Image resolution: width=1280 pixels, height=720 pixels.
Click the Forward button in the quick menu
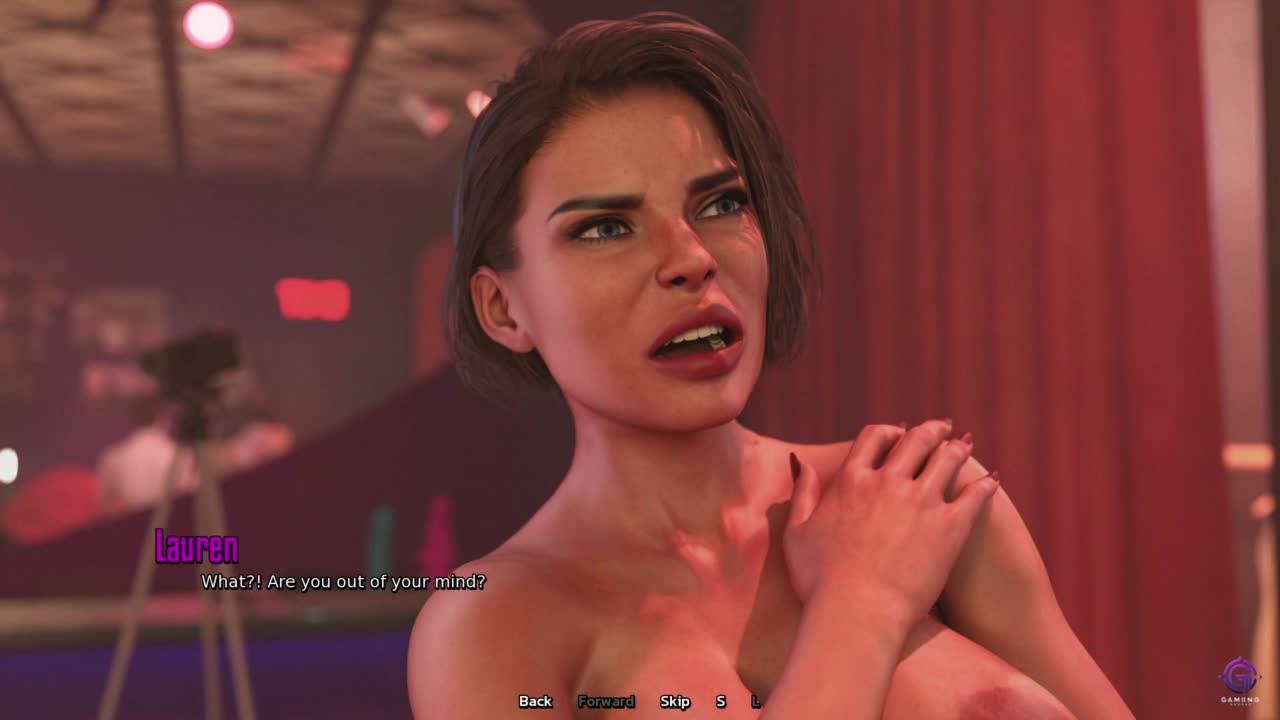606,701
